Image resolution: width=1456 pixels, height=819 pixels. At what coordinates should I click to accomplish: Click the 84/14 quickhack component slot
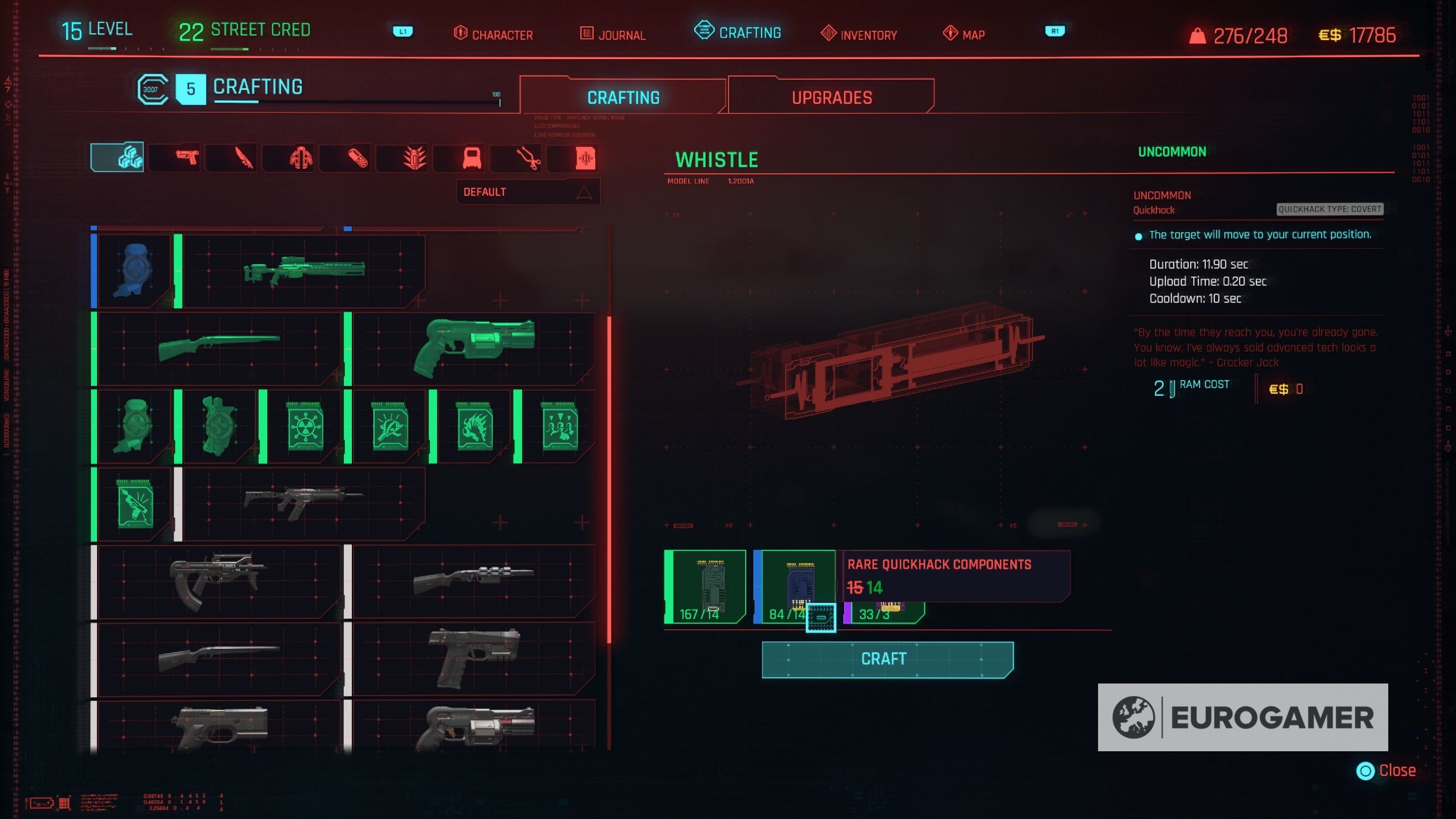tap(794, 585)
